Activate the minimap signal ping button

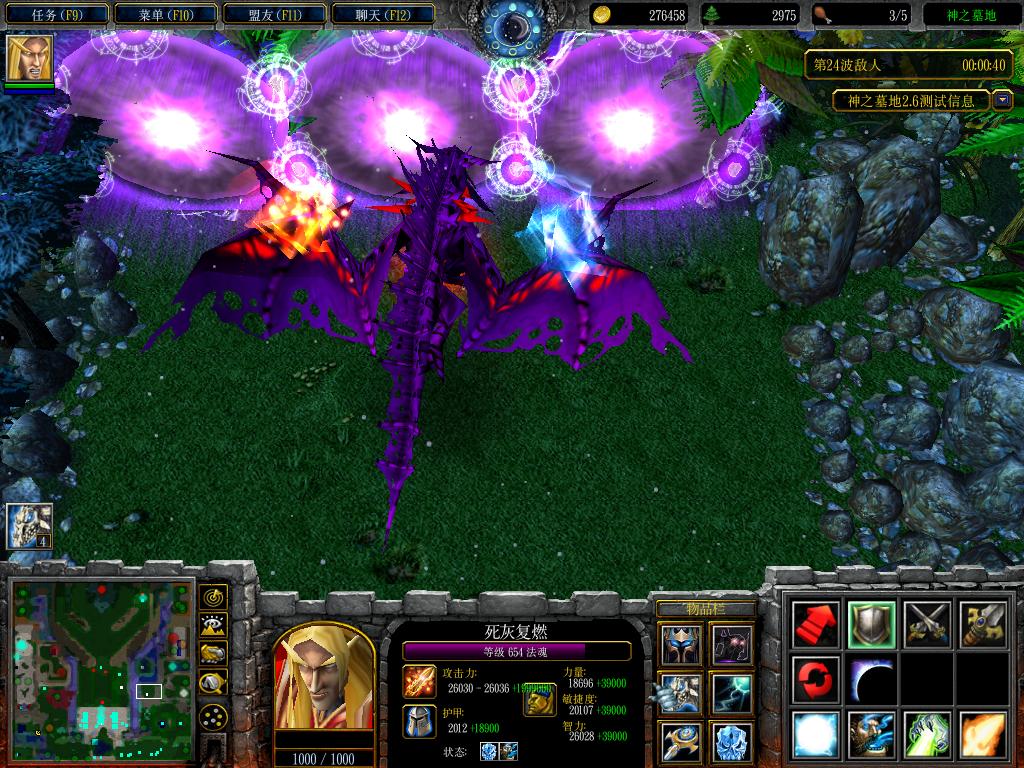(x=213, y=598)
